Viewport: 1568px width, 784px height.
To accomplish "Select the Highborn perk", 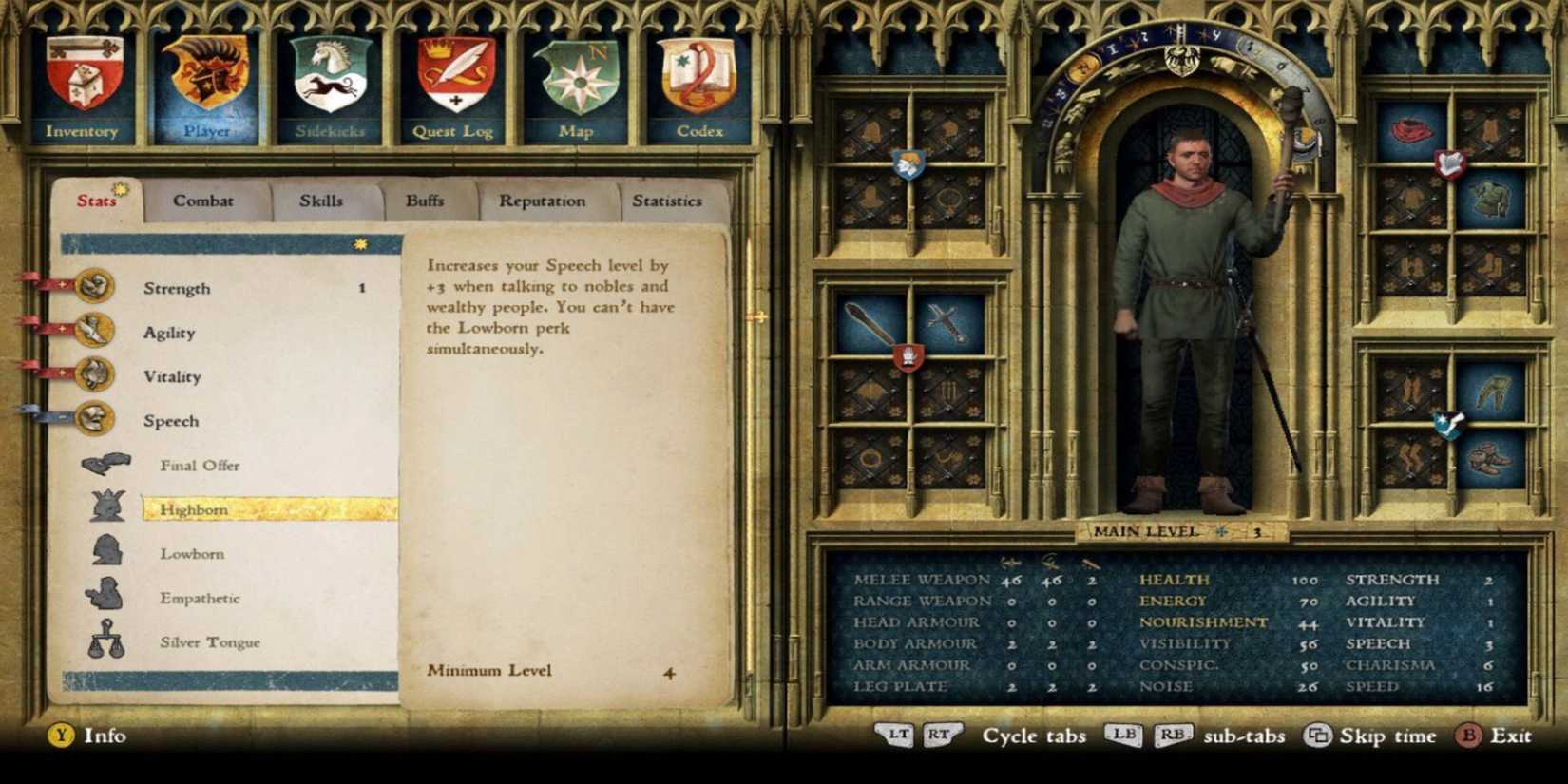I will click(x=195, y=508).
